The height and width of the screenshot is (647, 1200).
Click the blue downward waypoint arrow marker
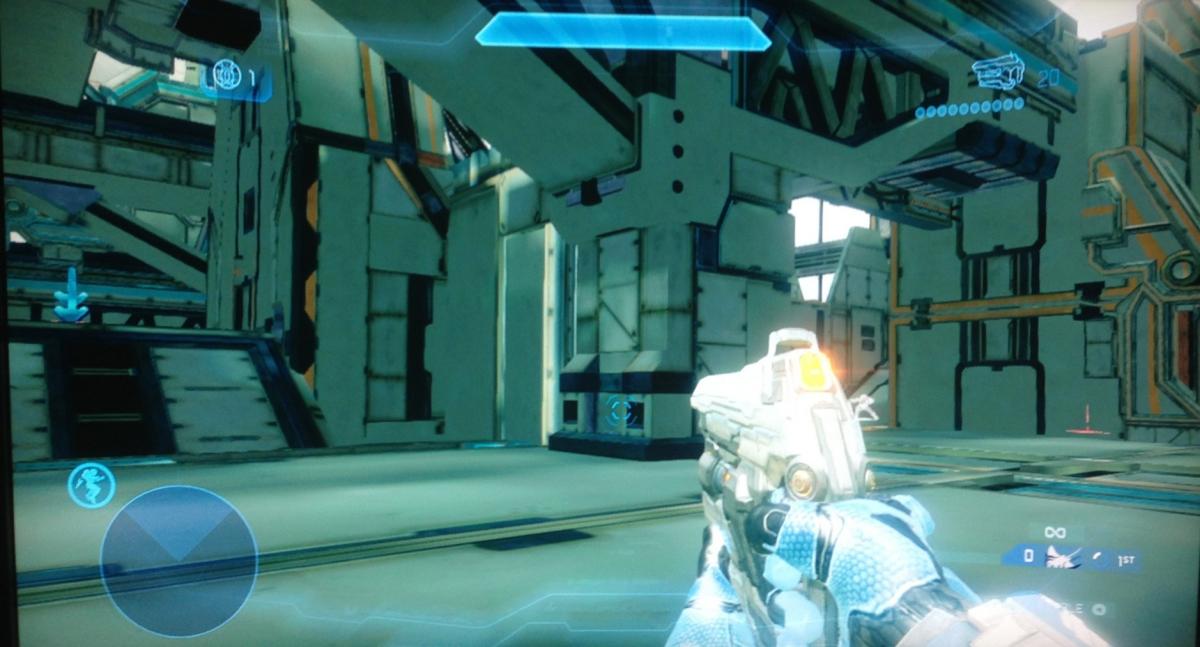tap(71, 295)
